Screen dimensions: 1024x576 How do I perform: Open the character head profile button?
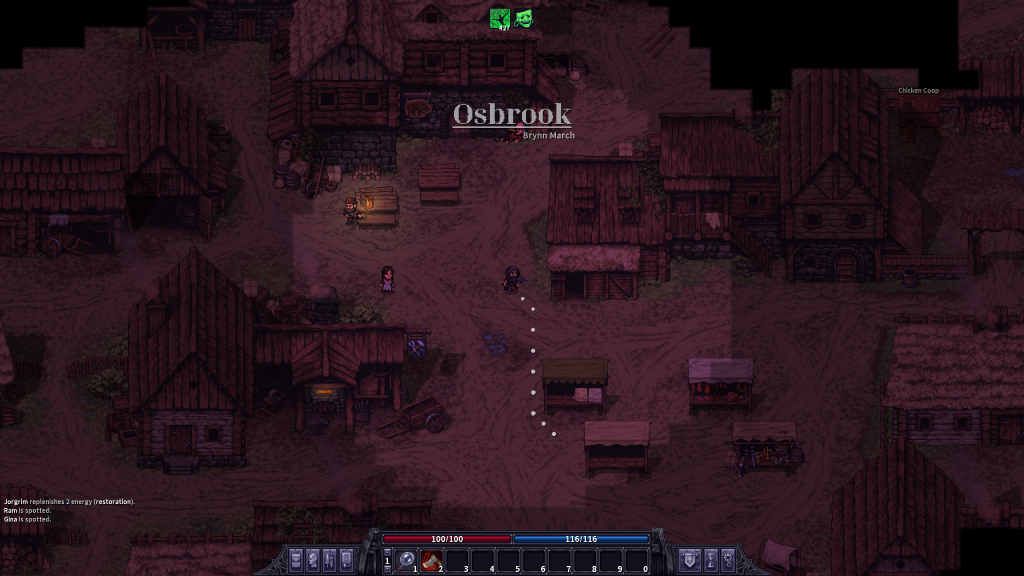click(313, 560)
